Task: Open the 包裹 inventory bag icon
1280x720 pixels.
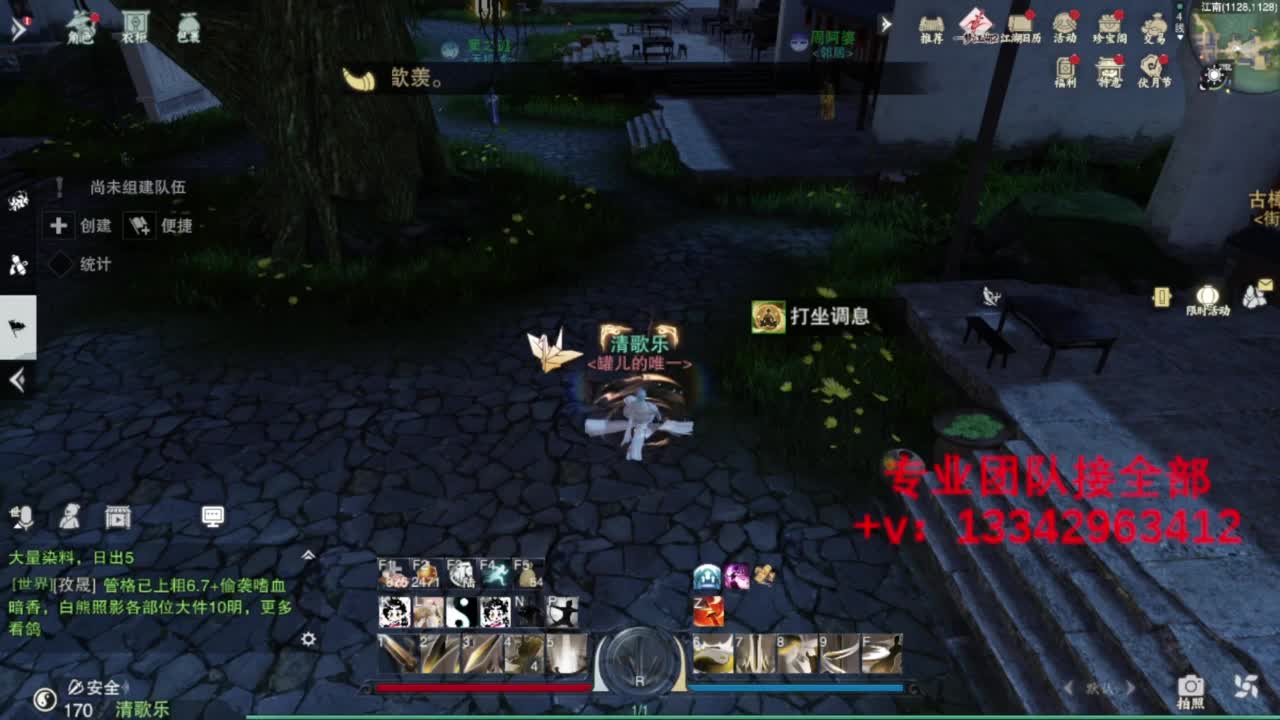Action: 187,22
